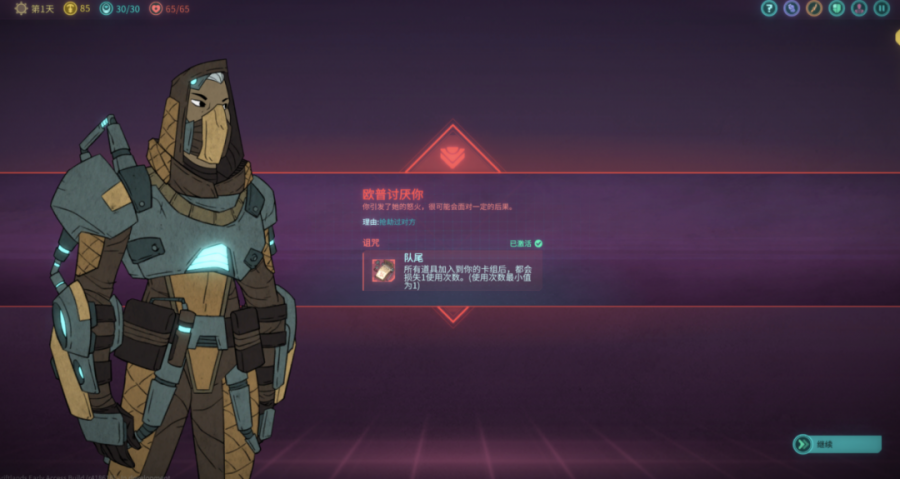Open the purple icon in the top bar
The height and width of the screenshot is (479, 900).
(792, 9)
